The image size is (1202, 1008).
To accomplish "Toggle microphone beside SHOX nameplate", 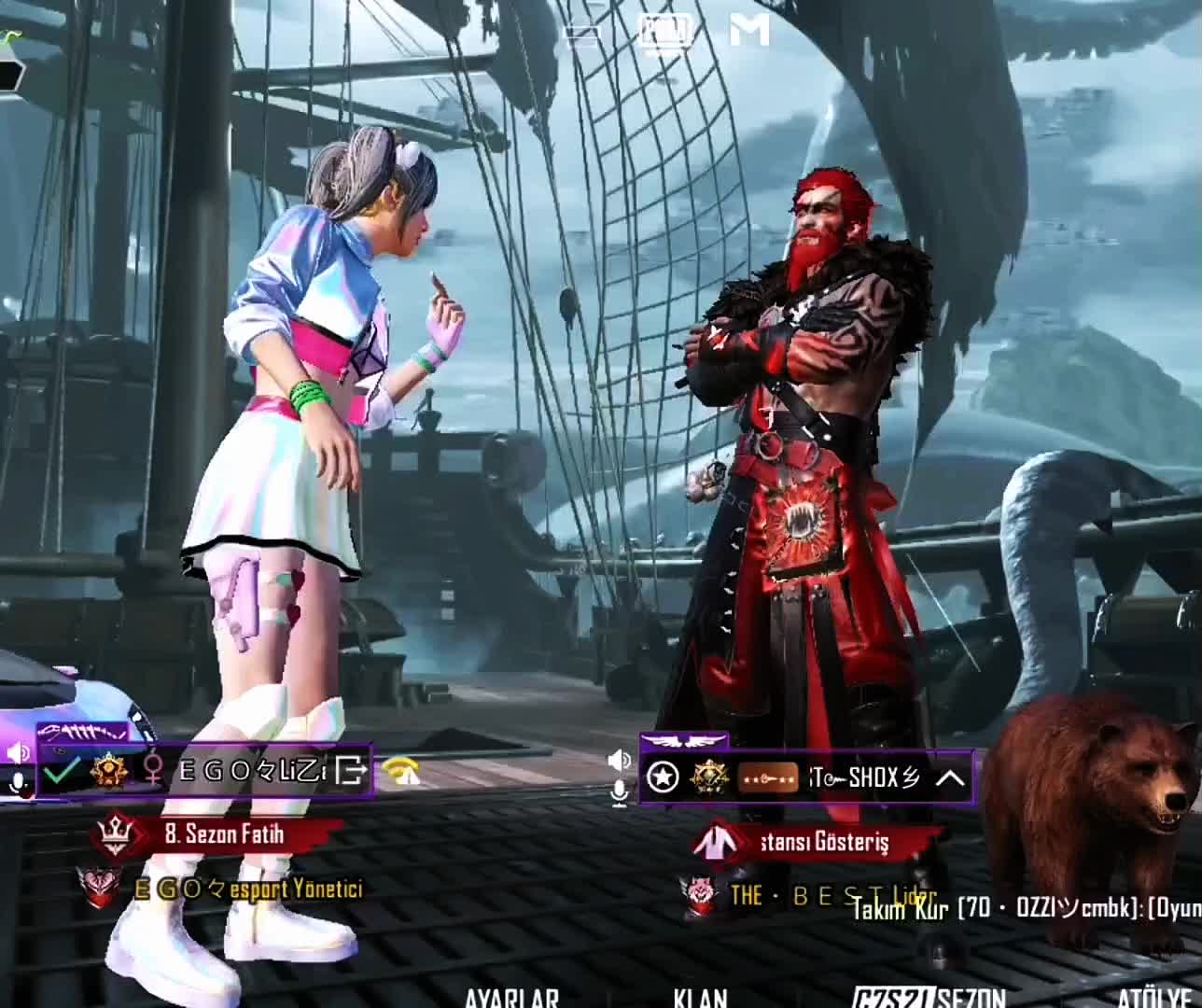I will [619, 793].
